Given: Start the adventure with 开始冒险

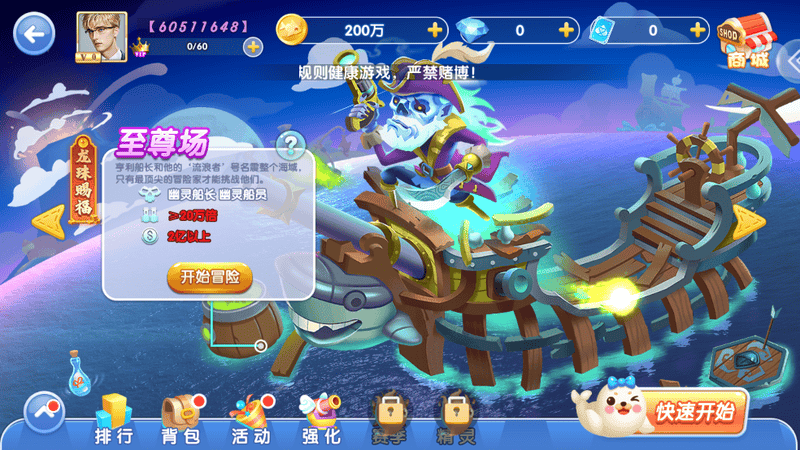Looking at the screenshot, I should [x=209, y=277].
